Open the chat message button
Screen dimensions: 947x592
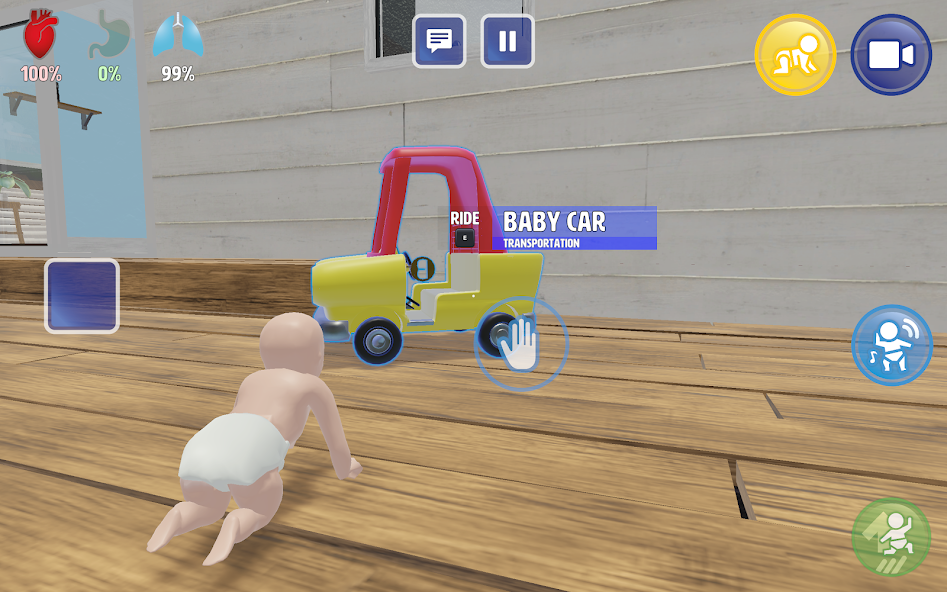click(439, 41)
